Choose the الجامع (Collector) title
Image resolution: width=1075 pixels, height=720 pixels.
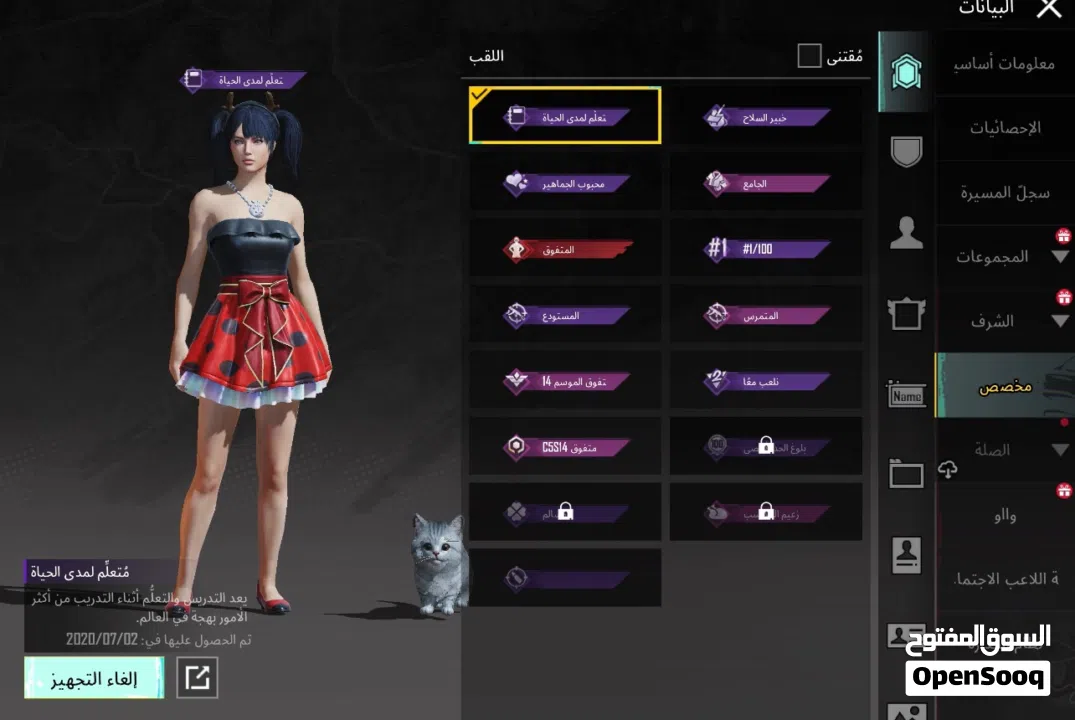766,183
